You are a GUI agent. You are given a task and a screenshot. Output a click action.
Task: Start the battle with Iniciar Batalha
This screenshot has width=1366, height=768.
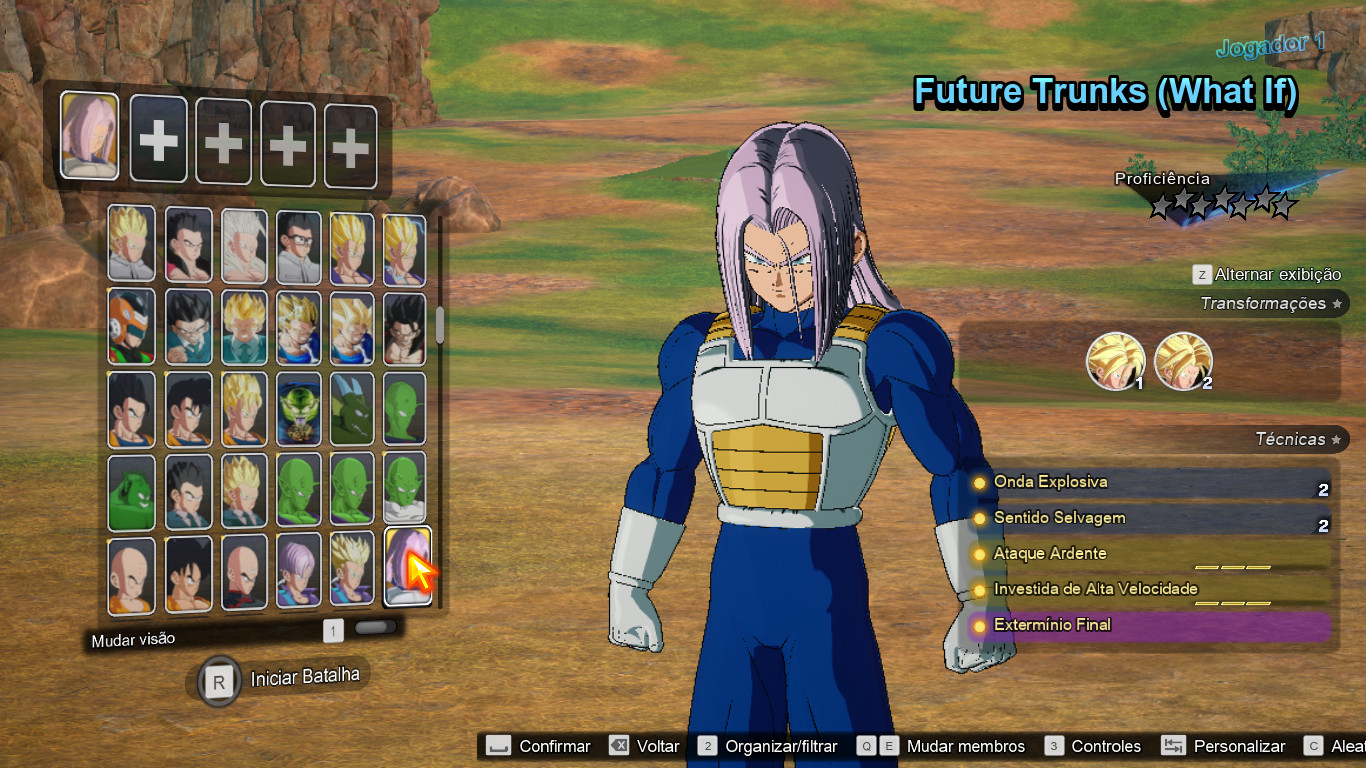278,679
